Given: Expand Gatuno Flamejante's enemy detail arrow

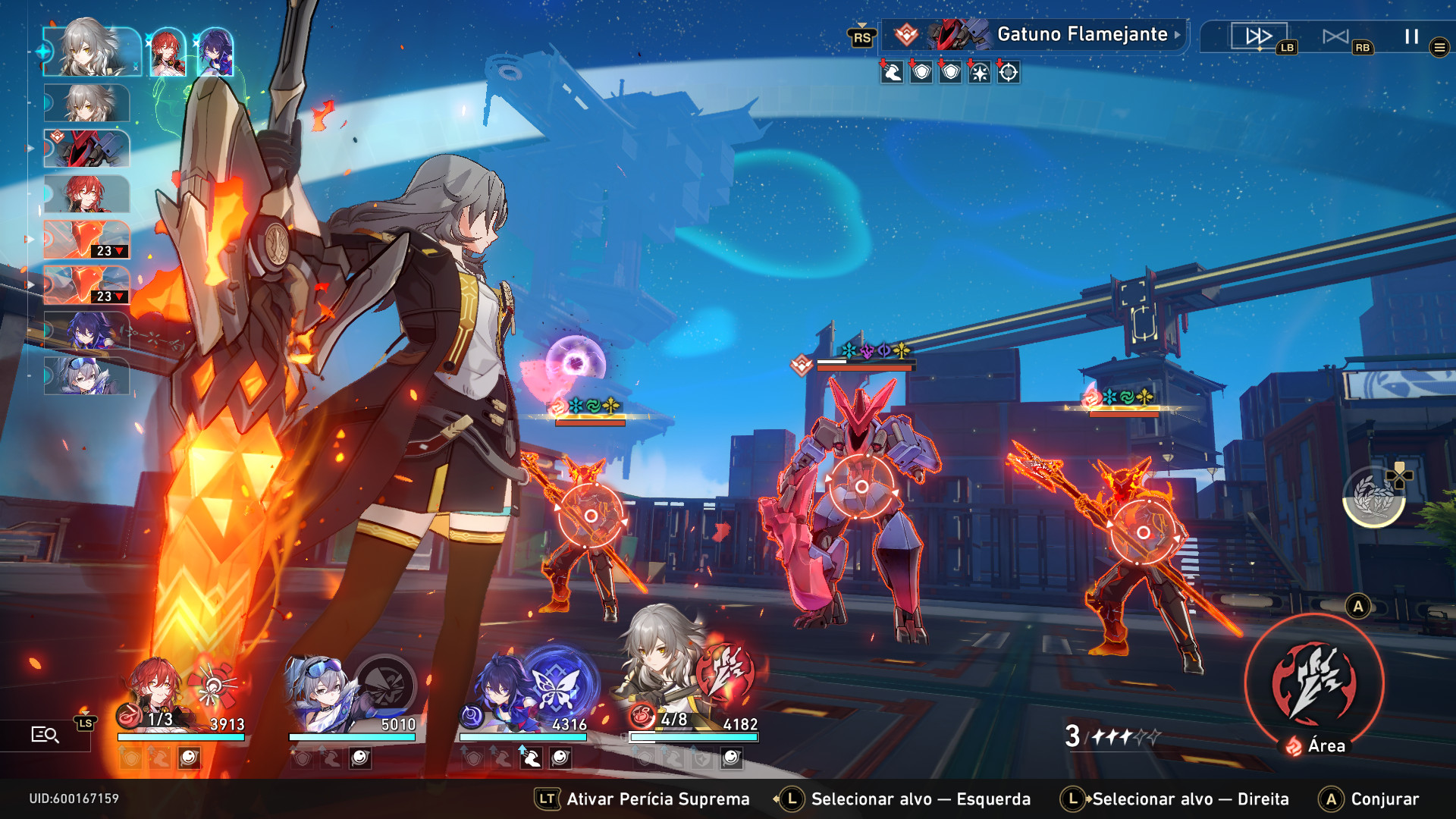Looking at the screenshot, I should click(x=1177, y=35).
